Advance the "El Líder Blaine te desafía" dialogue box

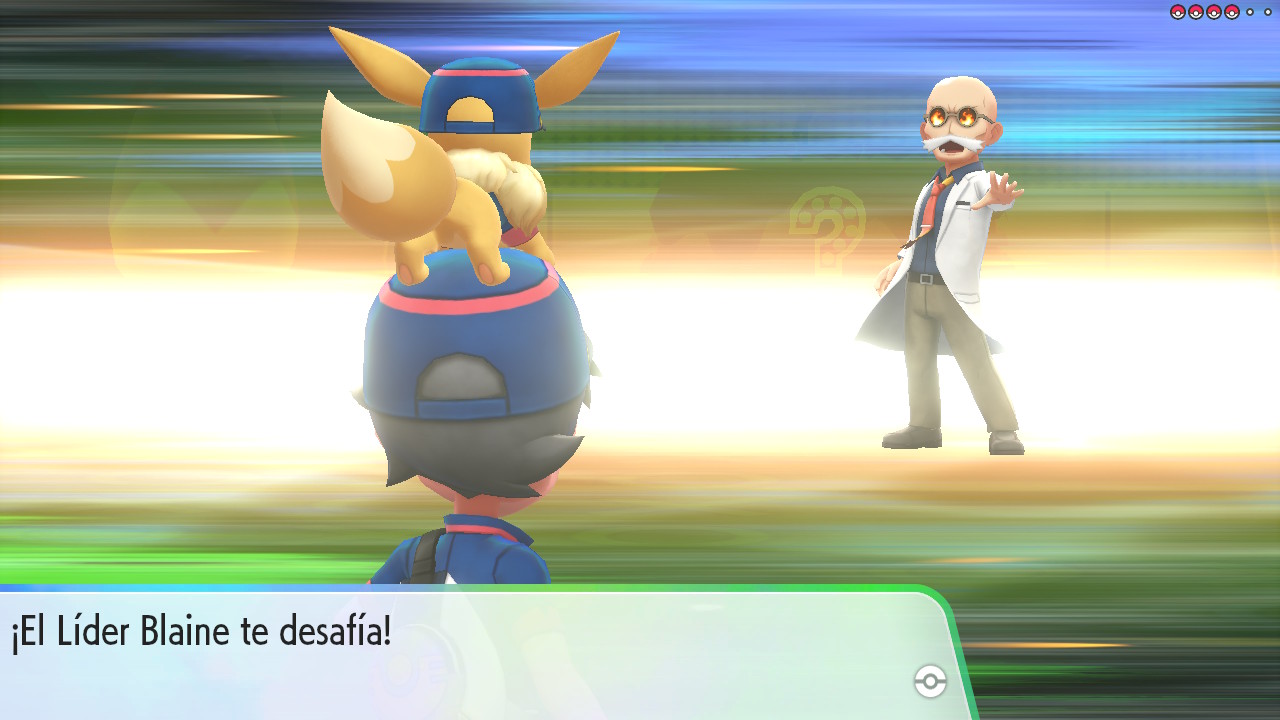pyautogui.click(x=470, y=650)
